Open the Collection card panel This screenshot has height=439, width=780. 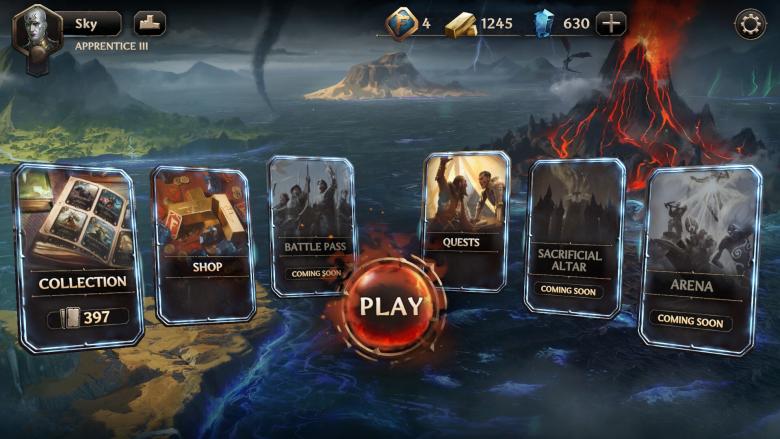click(81, 258)
